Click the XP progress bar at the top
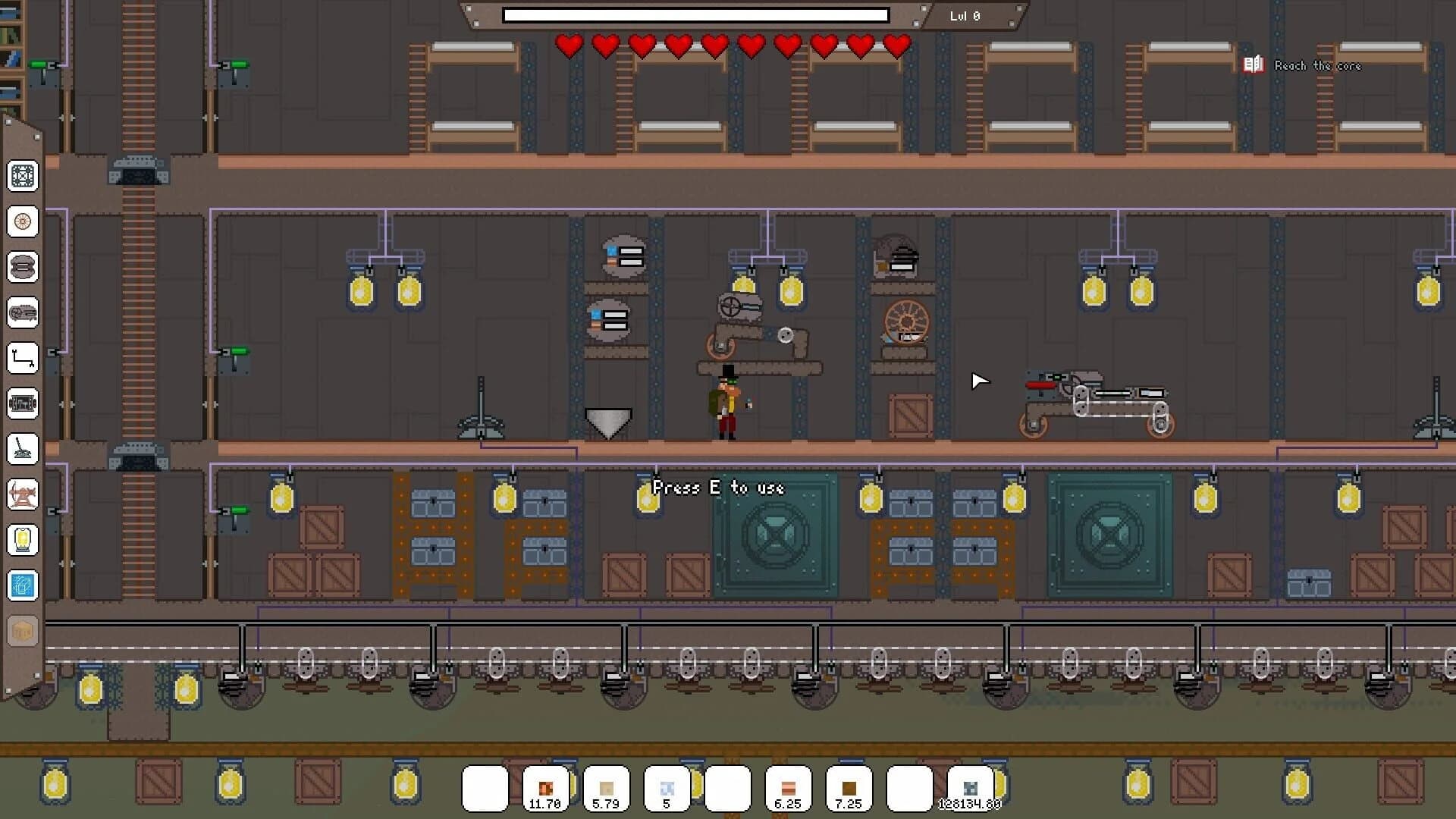The image size is (1456, 819). coord(696,14)
